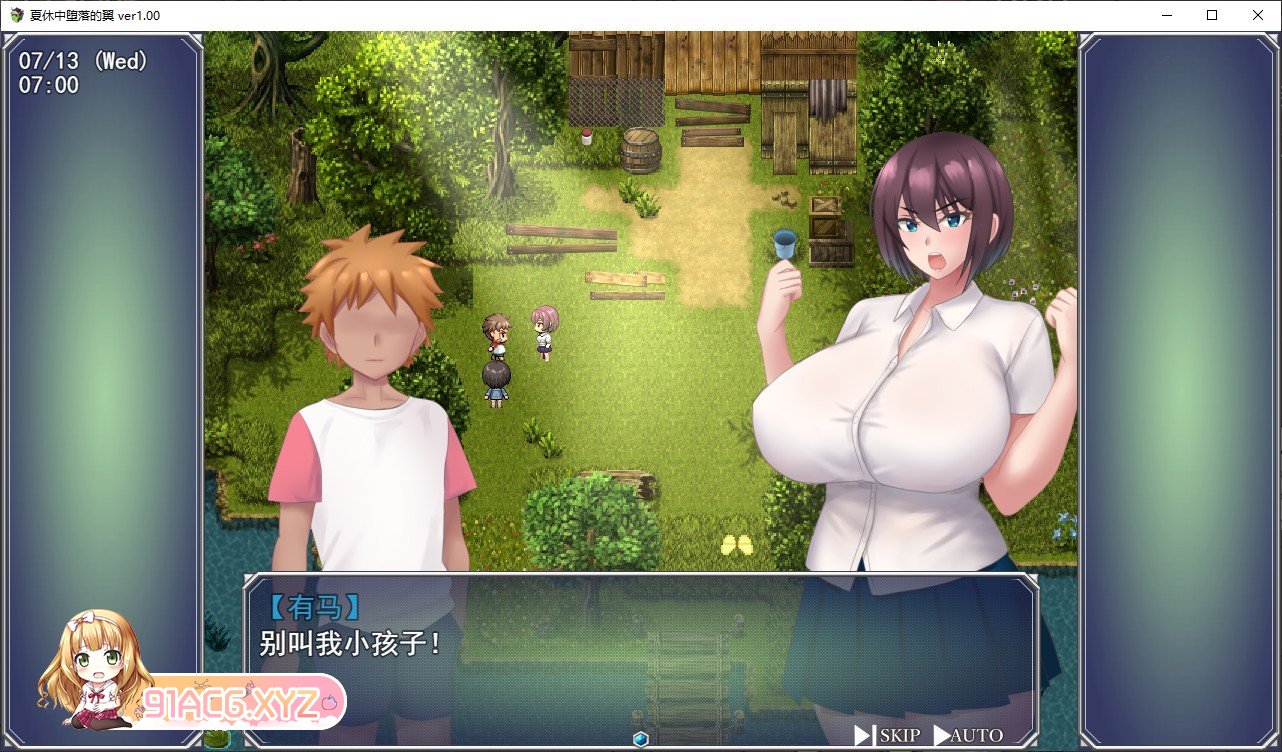Image resolution: width=1282 pixels, height=752 pixels.
Task: Enable AUTO dialogue advance
Action: pyautogui.click(x=968, y=736)
